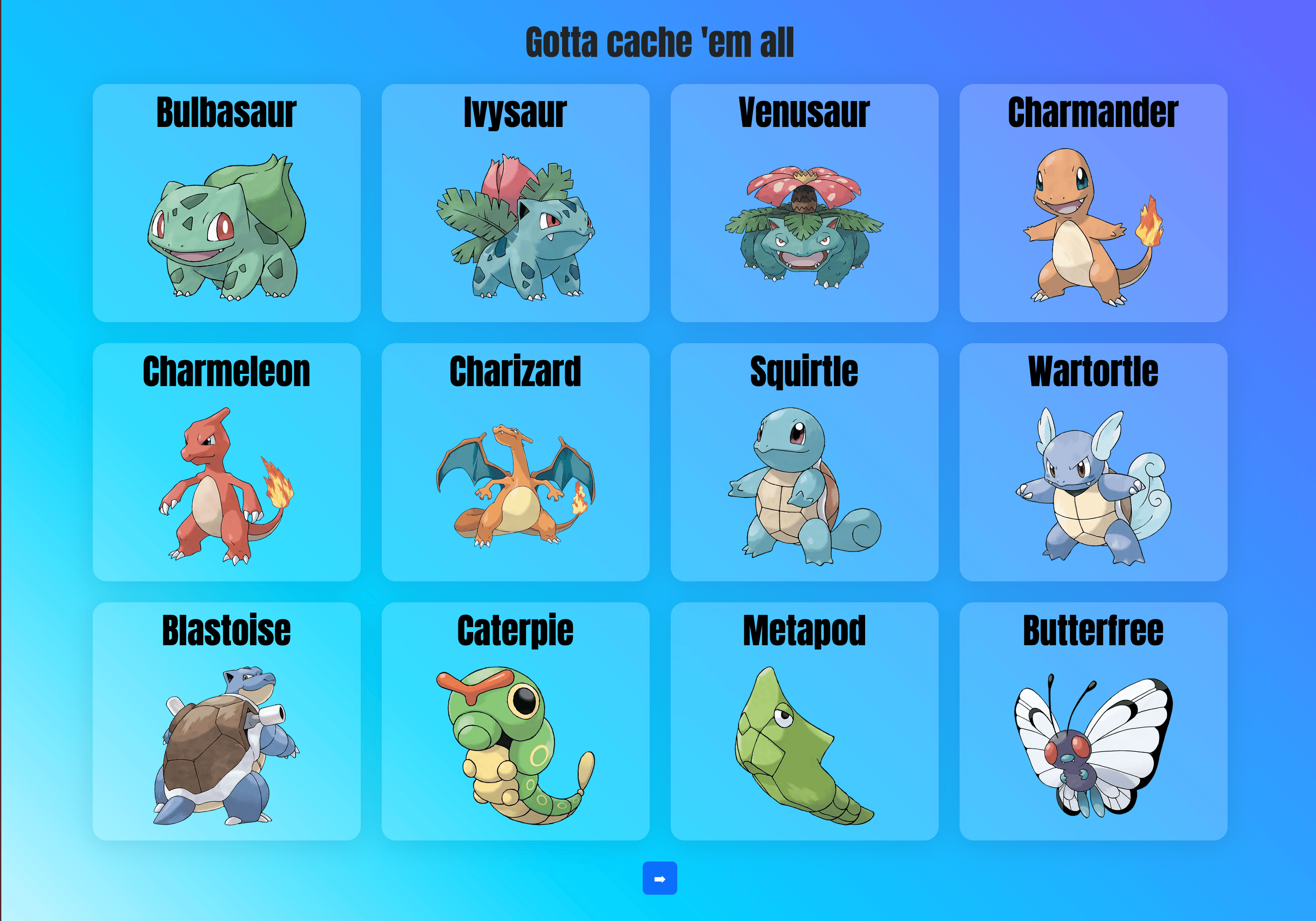Choose the Ivysaur card
This screenshot has width=1316, height=921.
pos(515,204)
